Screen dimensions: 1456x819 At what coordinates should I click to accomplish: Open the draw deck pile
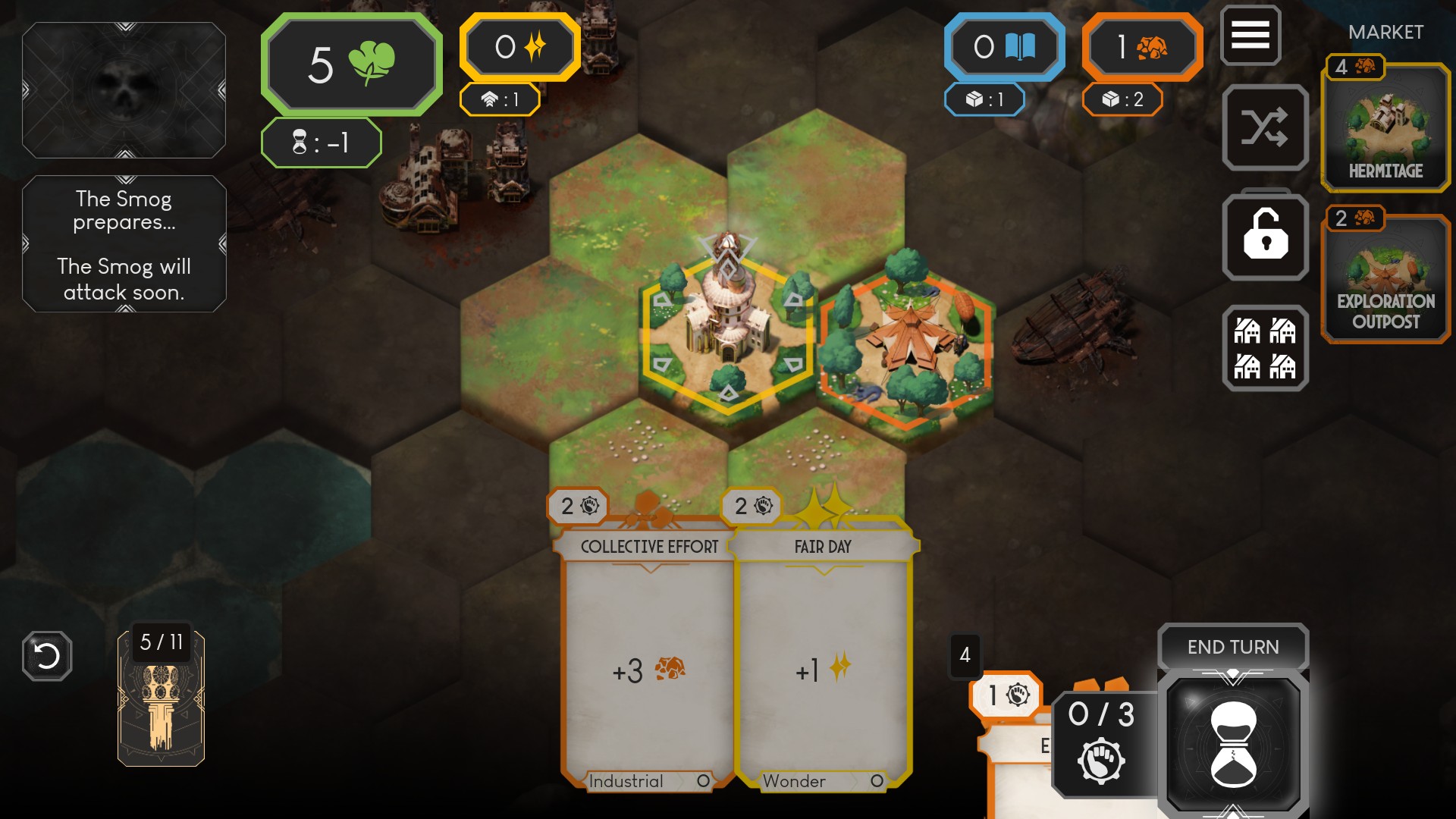[161, 699]
